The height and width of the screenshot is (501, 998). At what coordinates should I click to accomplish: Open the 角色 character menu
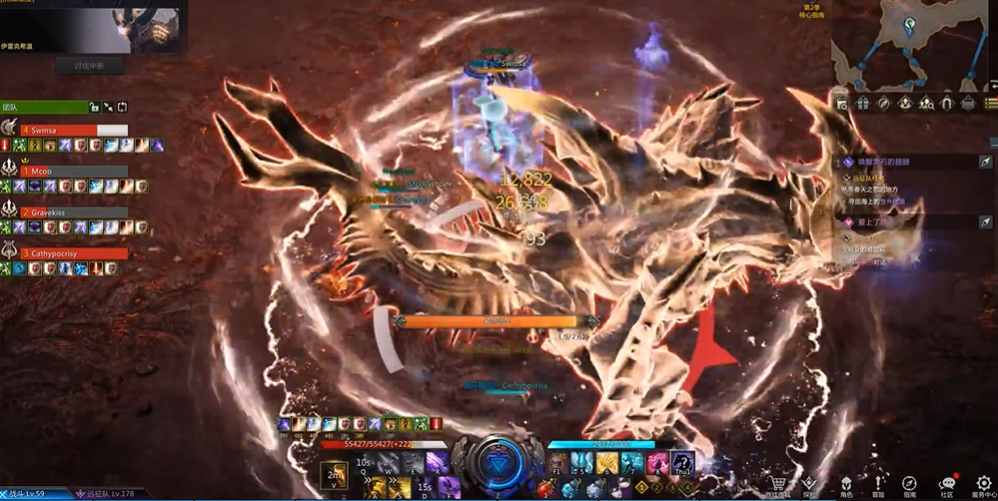click(846, 484)
